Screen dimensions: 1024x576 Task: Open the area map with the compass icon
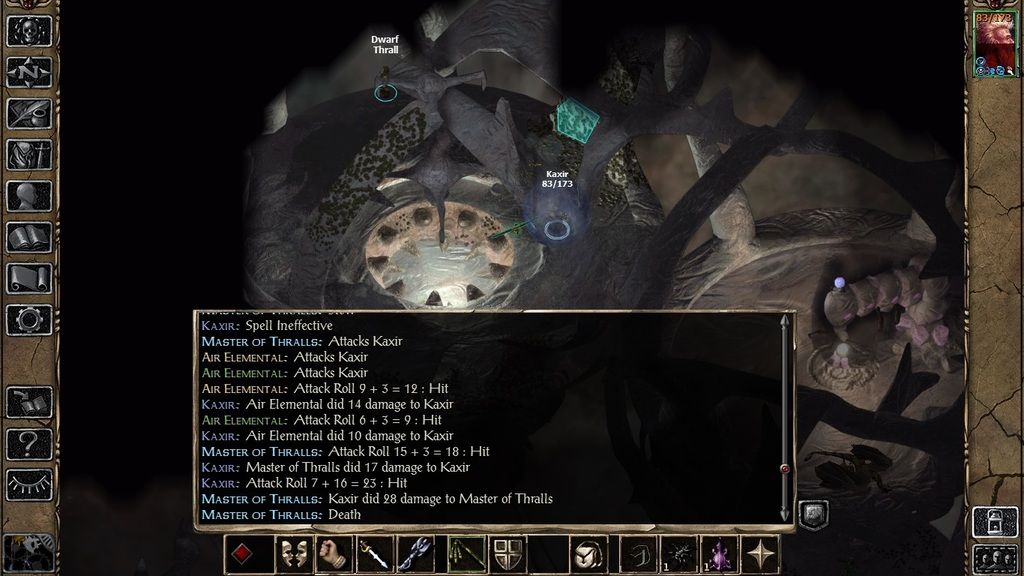pyautogui.click(x=29, y=72)
